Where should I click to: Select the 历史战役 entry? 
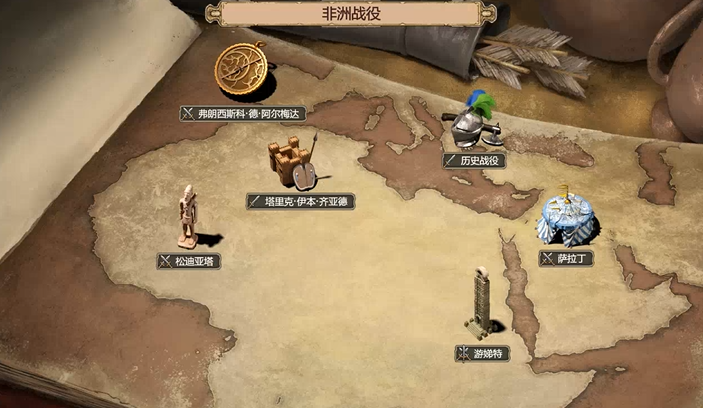click(x=473, y=160)
